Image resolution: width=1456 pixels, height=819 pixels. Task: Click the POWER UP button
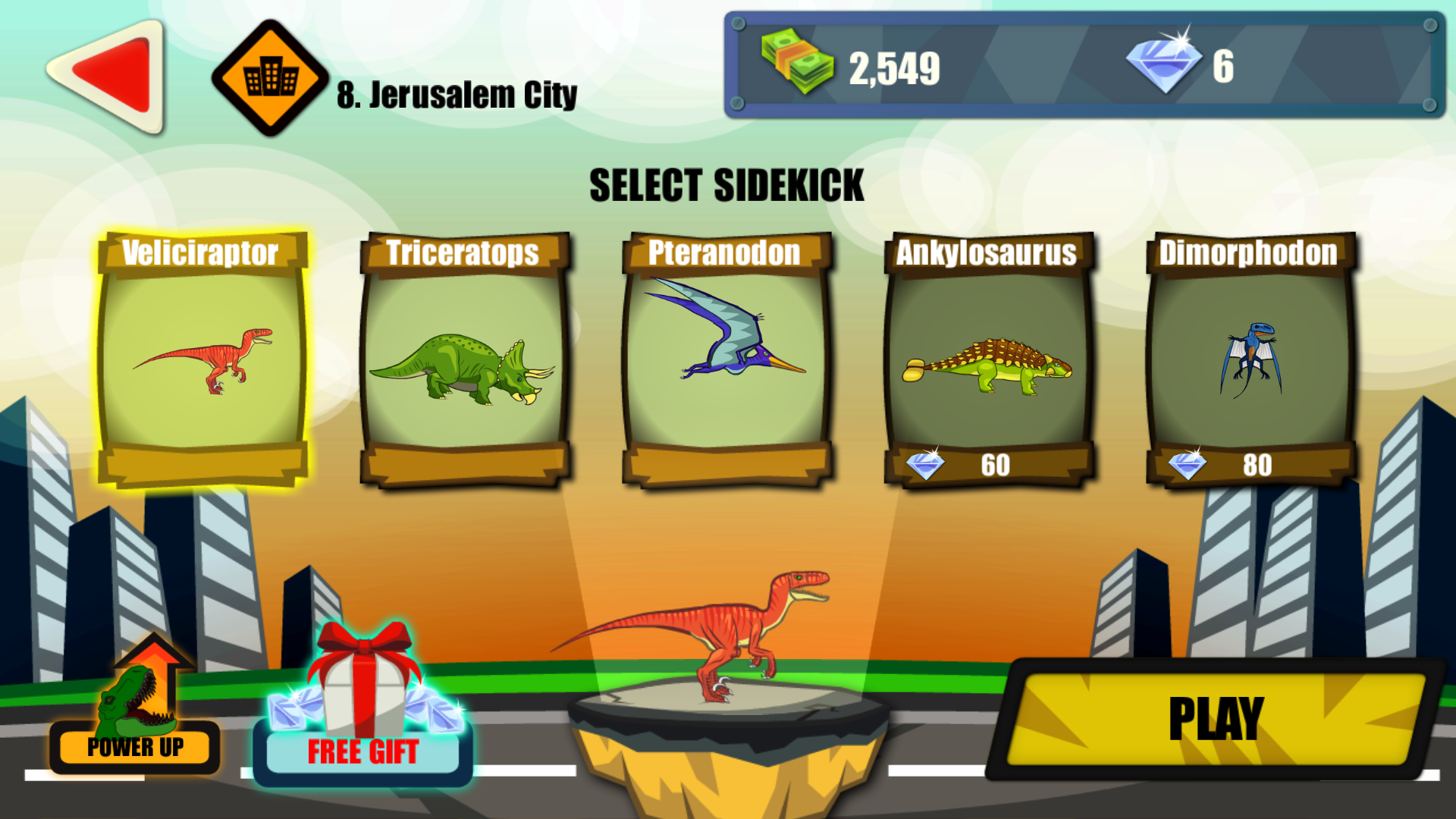coord(135,748)
